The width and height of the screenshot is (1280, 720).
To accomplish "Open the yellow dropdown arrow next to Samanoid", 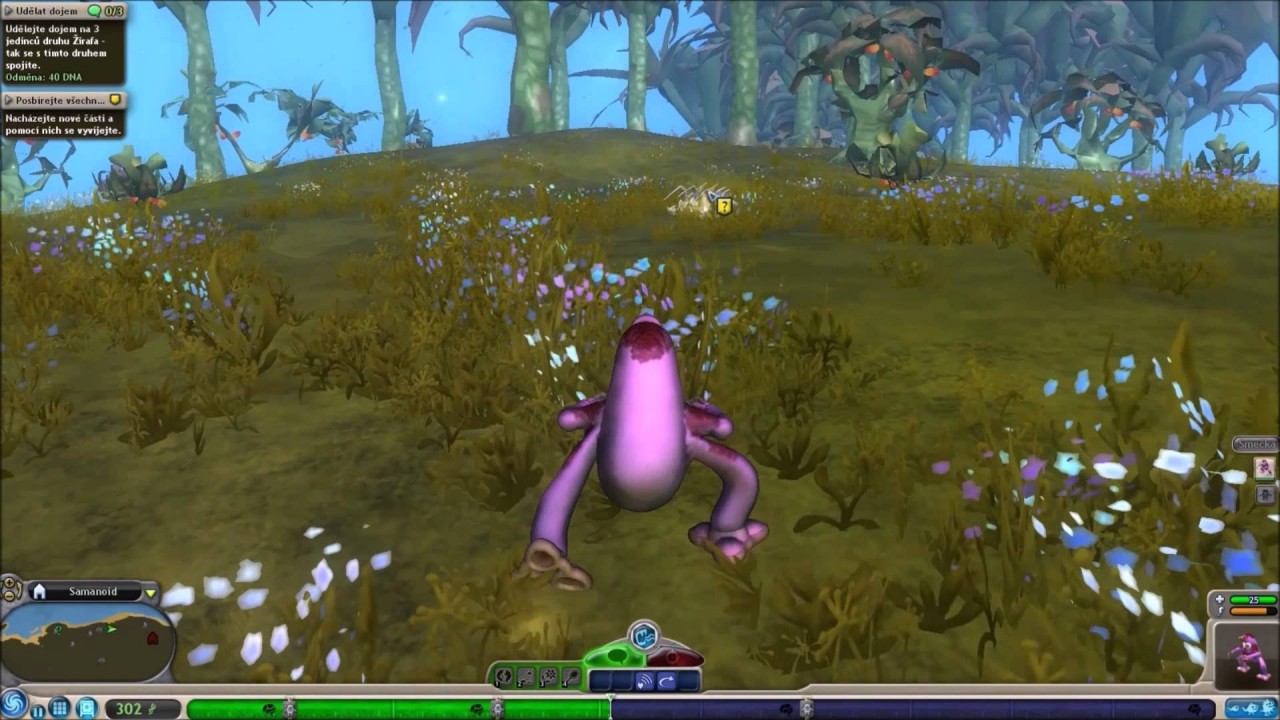I will coord(151,592).
